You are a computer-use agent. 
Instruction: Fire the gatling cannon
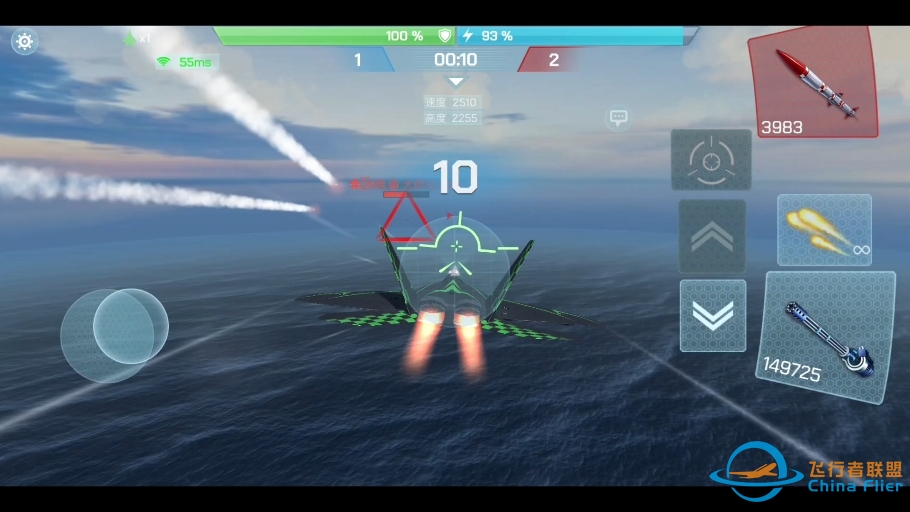(x=825, y=336)
